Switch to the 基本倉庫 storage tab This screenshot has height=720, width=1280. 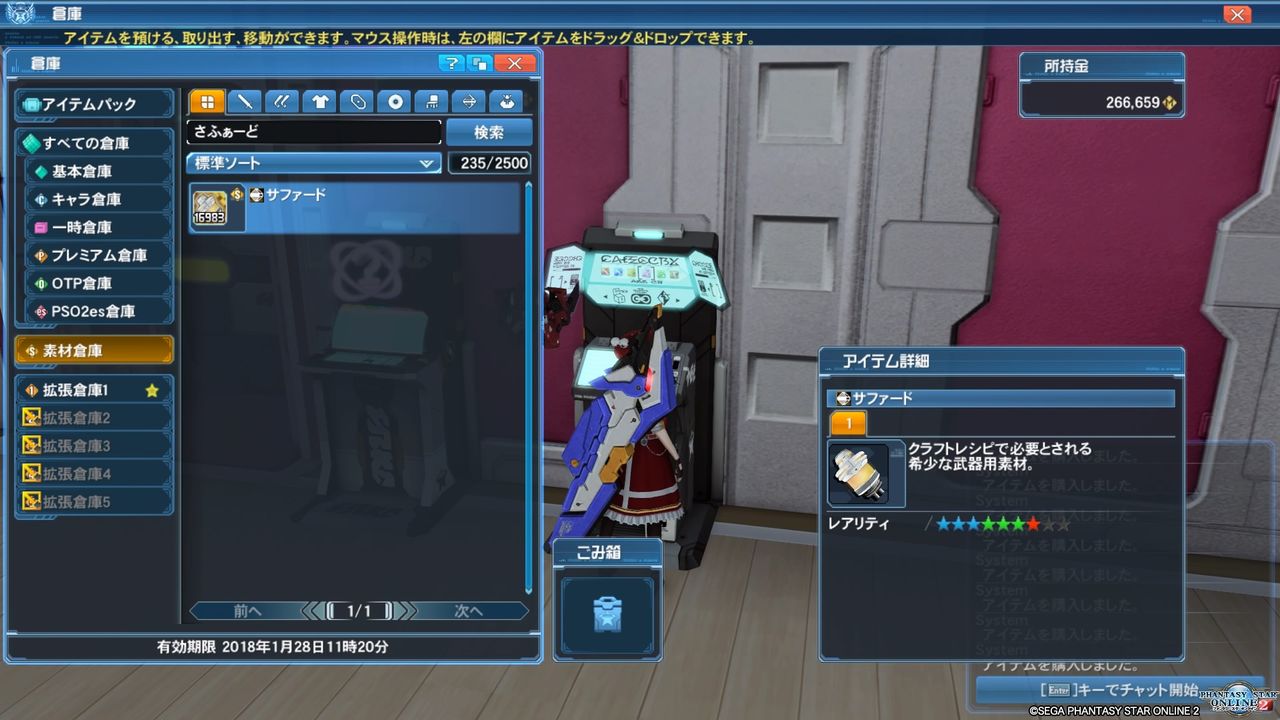coord(93,171)
